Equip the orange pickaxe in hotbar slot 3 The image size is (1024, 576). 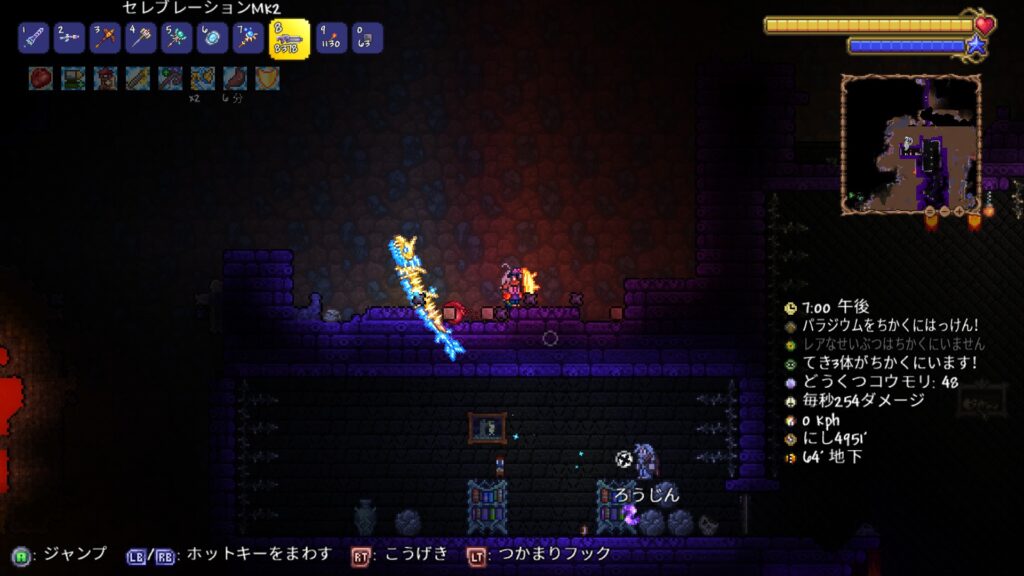105,38
